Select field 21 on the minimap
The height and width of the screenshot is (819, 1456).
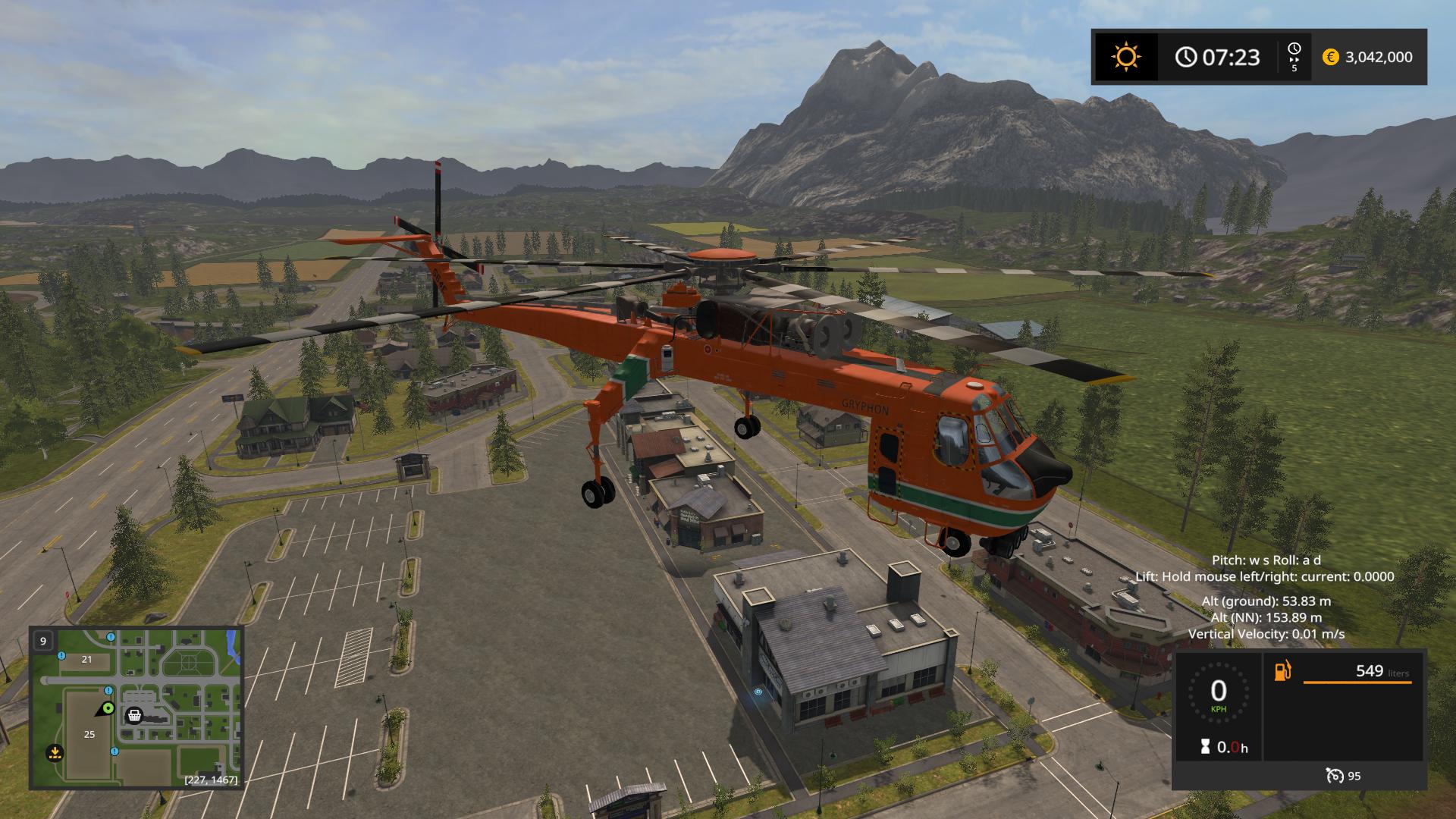coord(86,659)
